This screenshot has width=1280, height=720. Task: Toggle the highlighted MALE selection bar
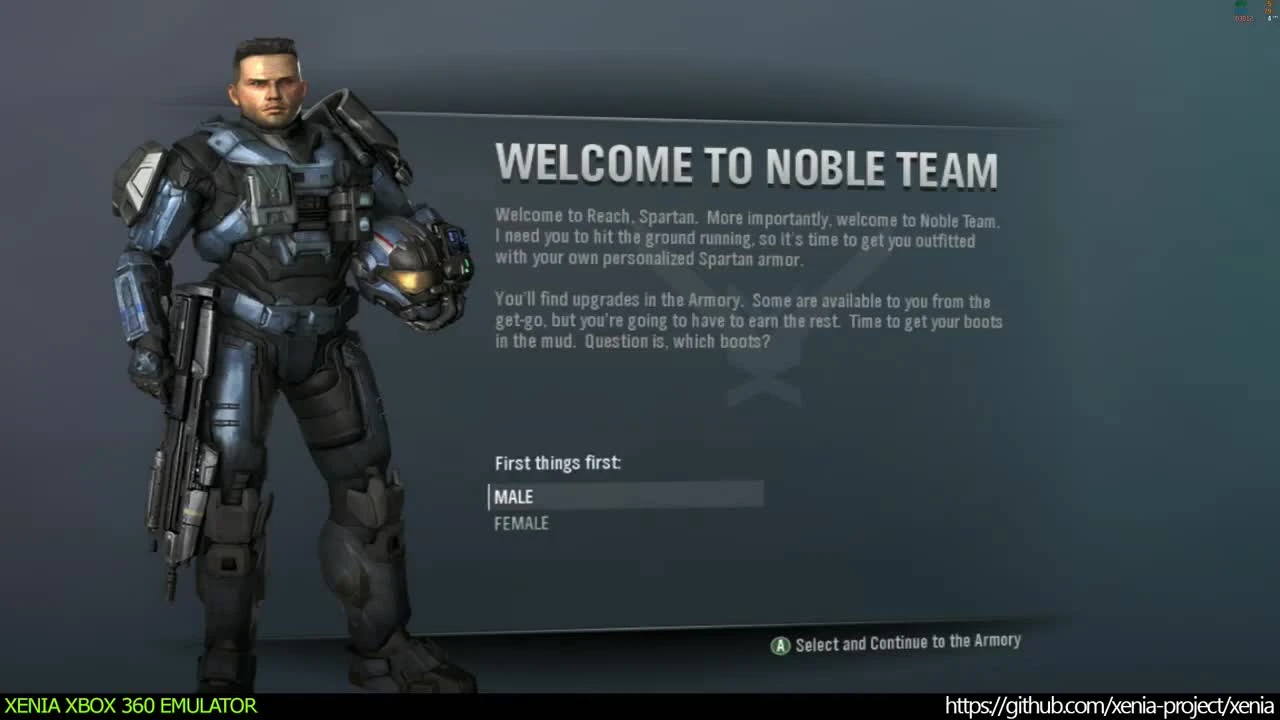click(625, 495)
